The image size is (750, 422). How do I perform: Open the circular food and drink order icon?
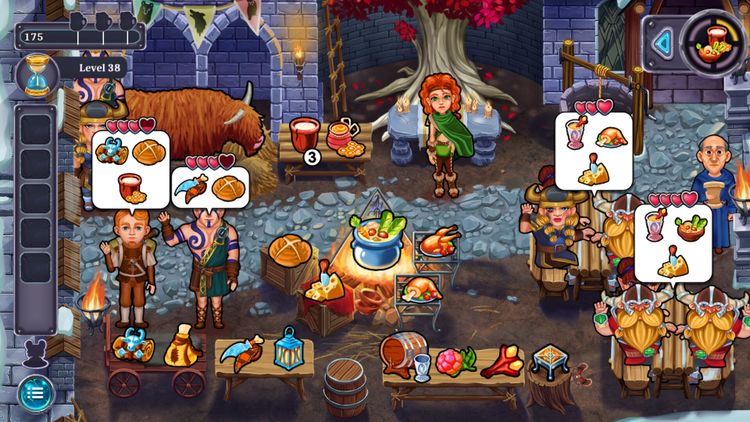point(712,41)
